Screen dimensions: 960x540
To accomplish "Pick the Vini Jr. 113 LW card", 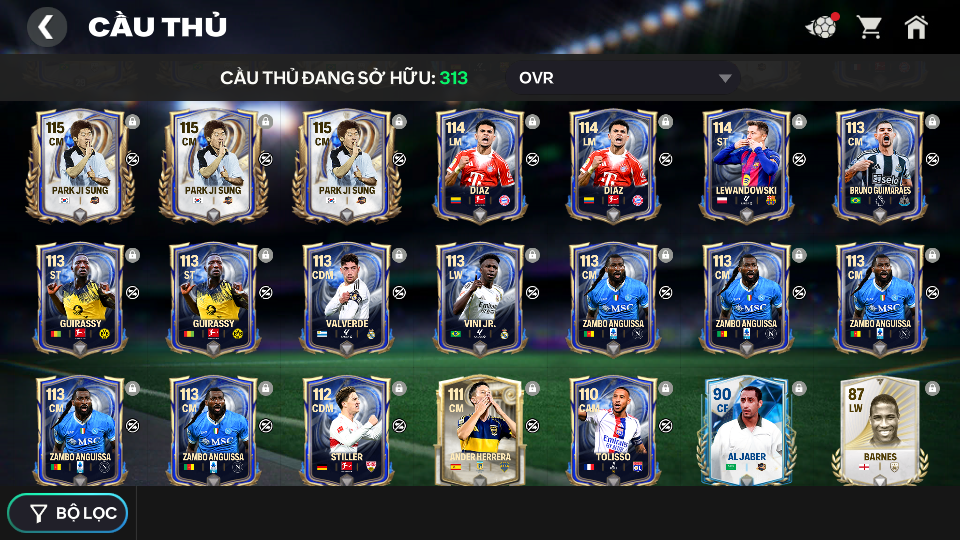I will click(x=479, y=297).
